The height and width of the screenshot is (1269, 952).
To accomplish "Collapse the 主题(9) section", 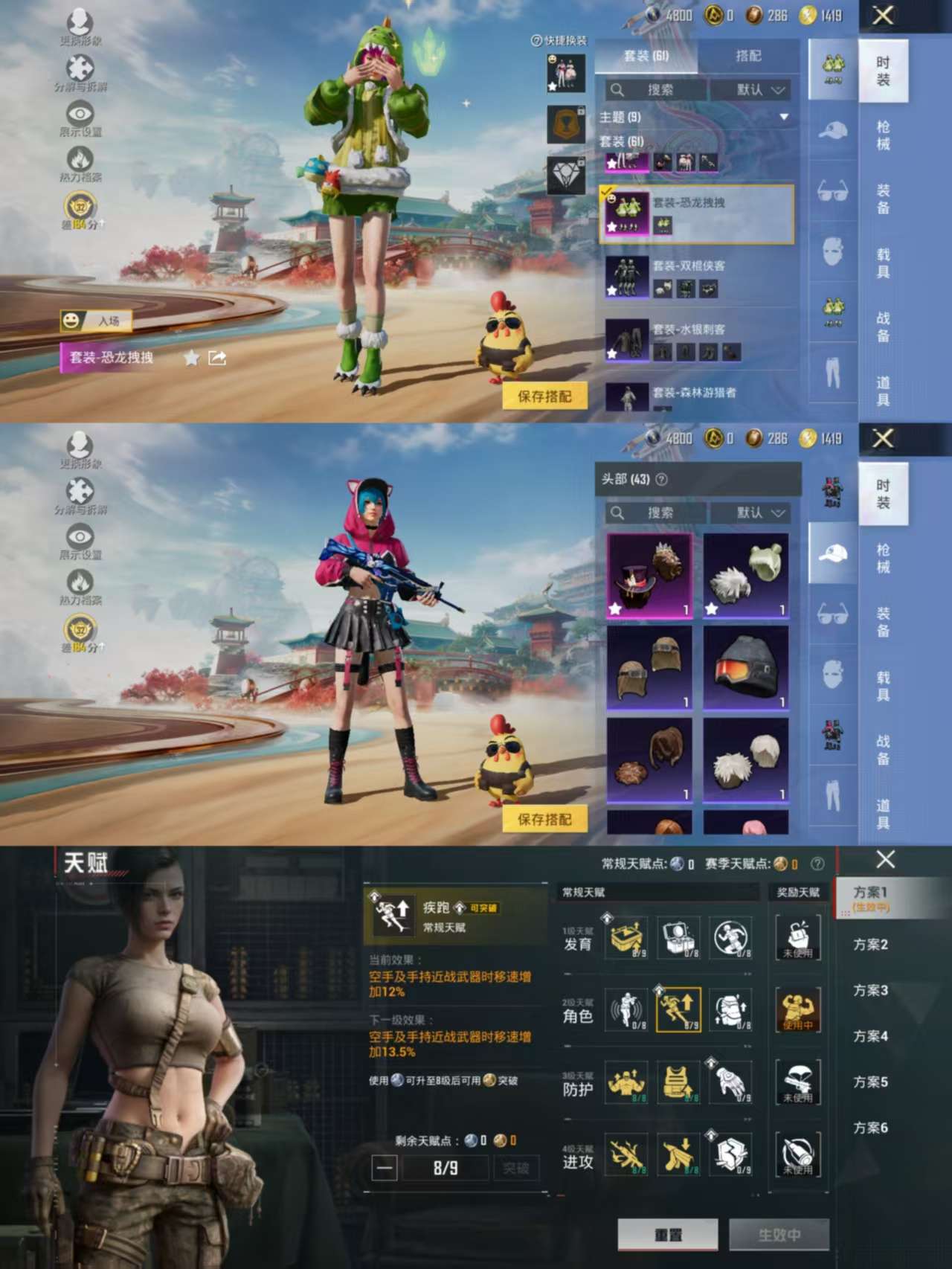I will click(785, 117).
